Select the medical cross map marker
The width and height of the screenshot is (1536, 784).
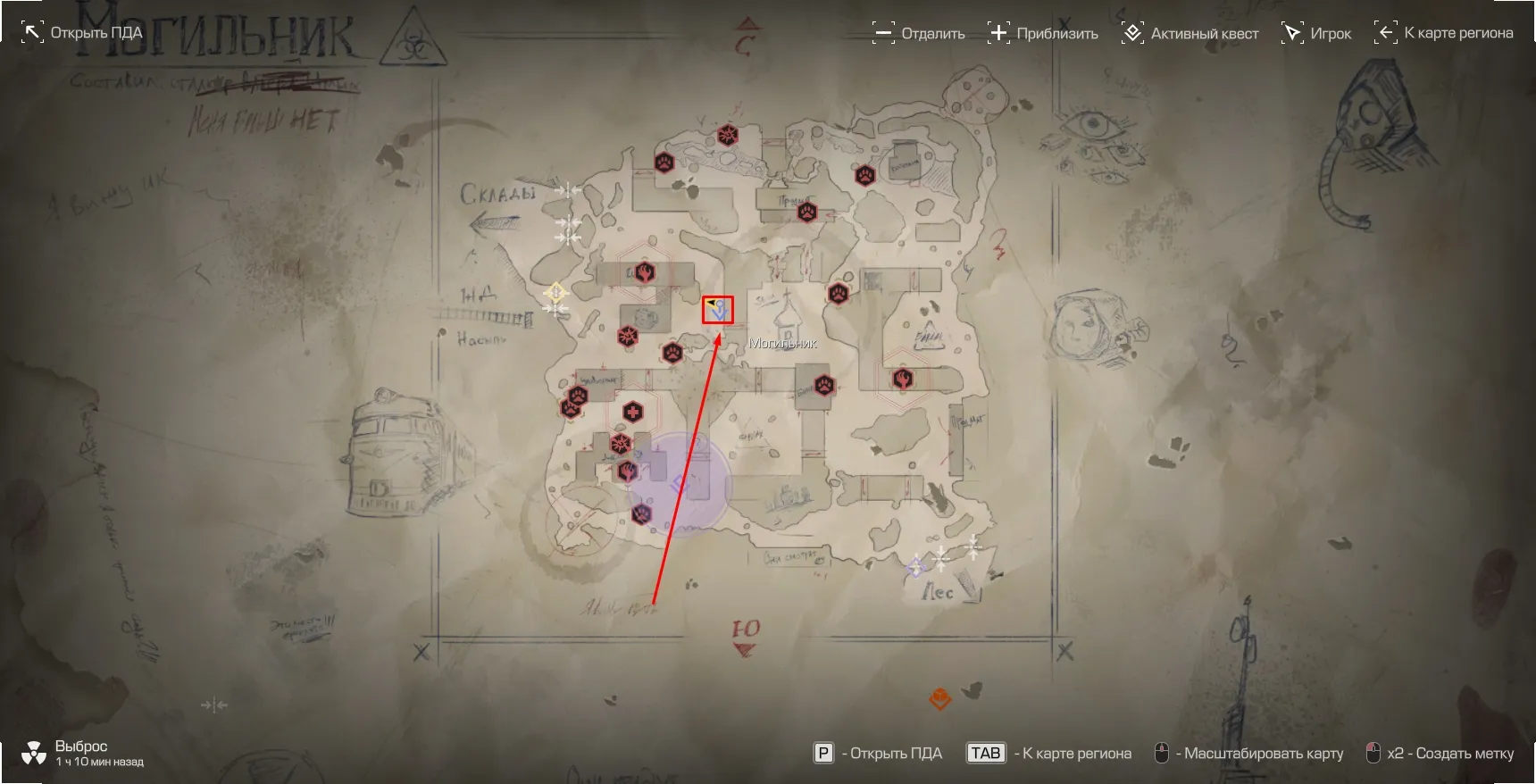pos(632,412)
